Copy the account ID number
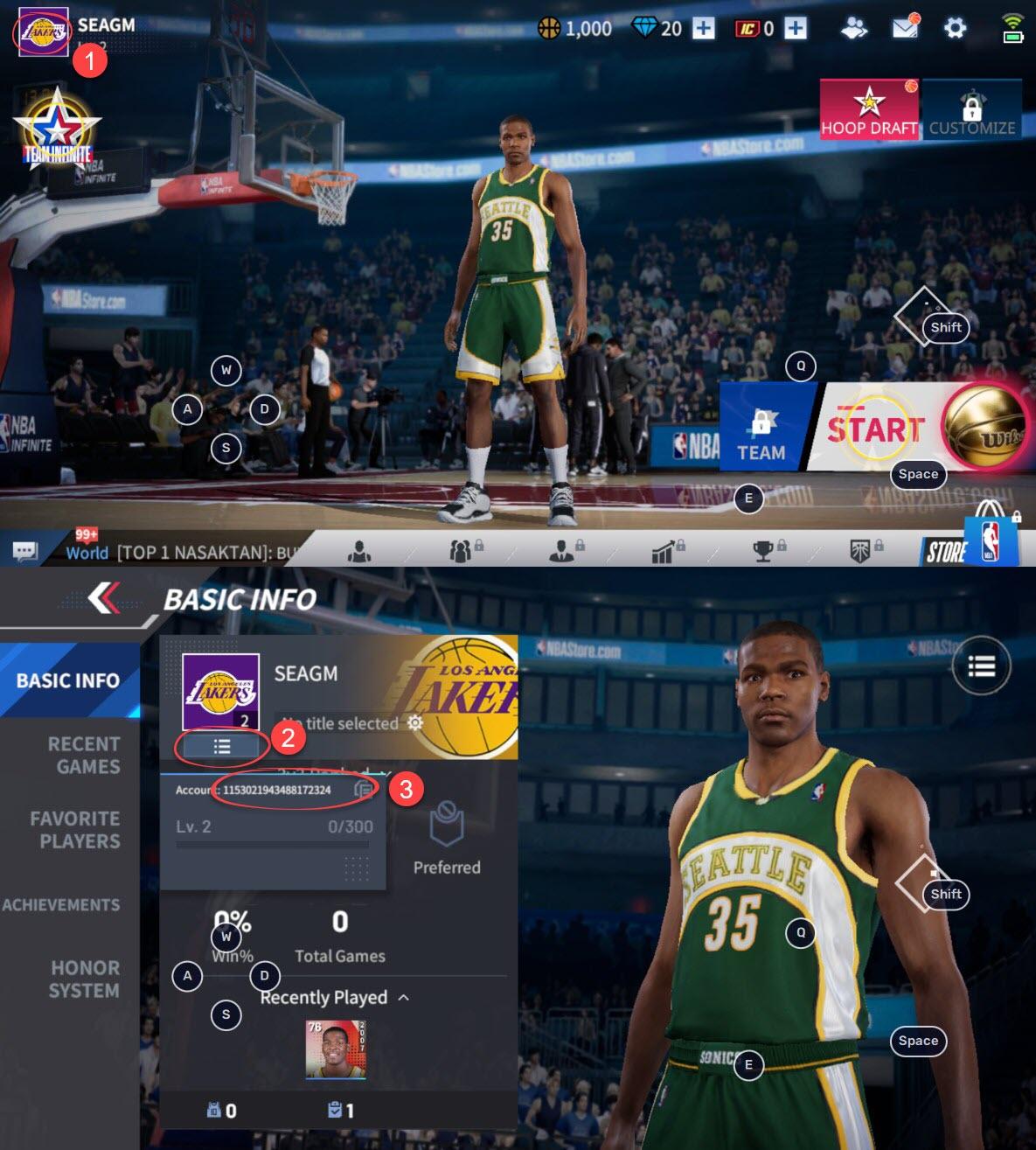The height and width of the screenshot is (1150, 1036). [364, 790]
